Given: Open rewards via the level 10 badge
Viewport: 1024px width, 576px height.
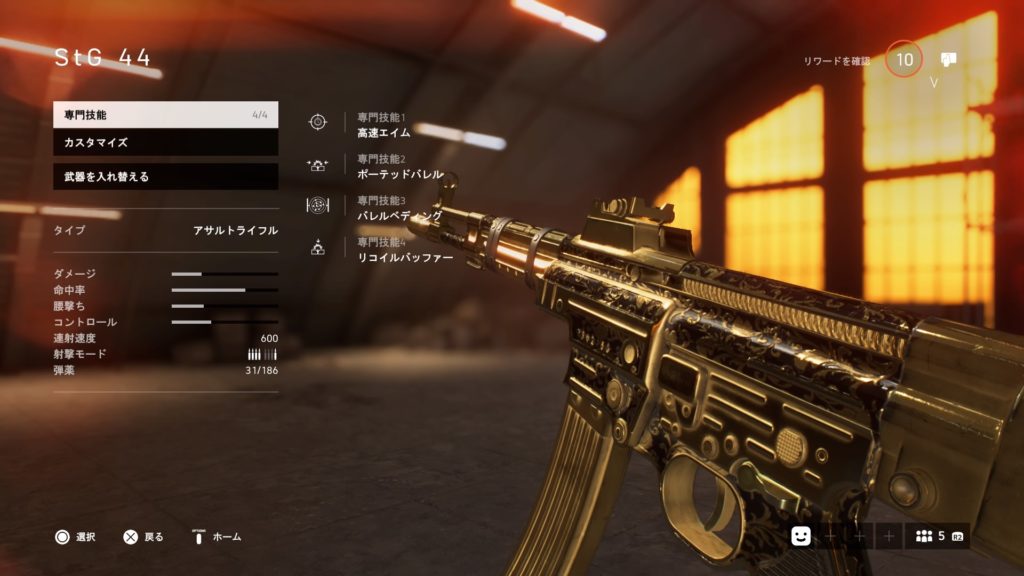Looking at the screenshot, I should [904, 60].
